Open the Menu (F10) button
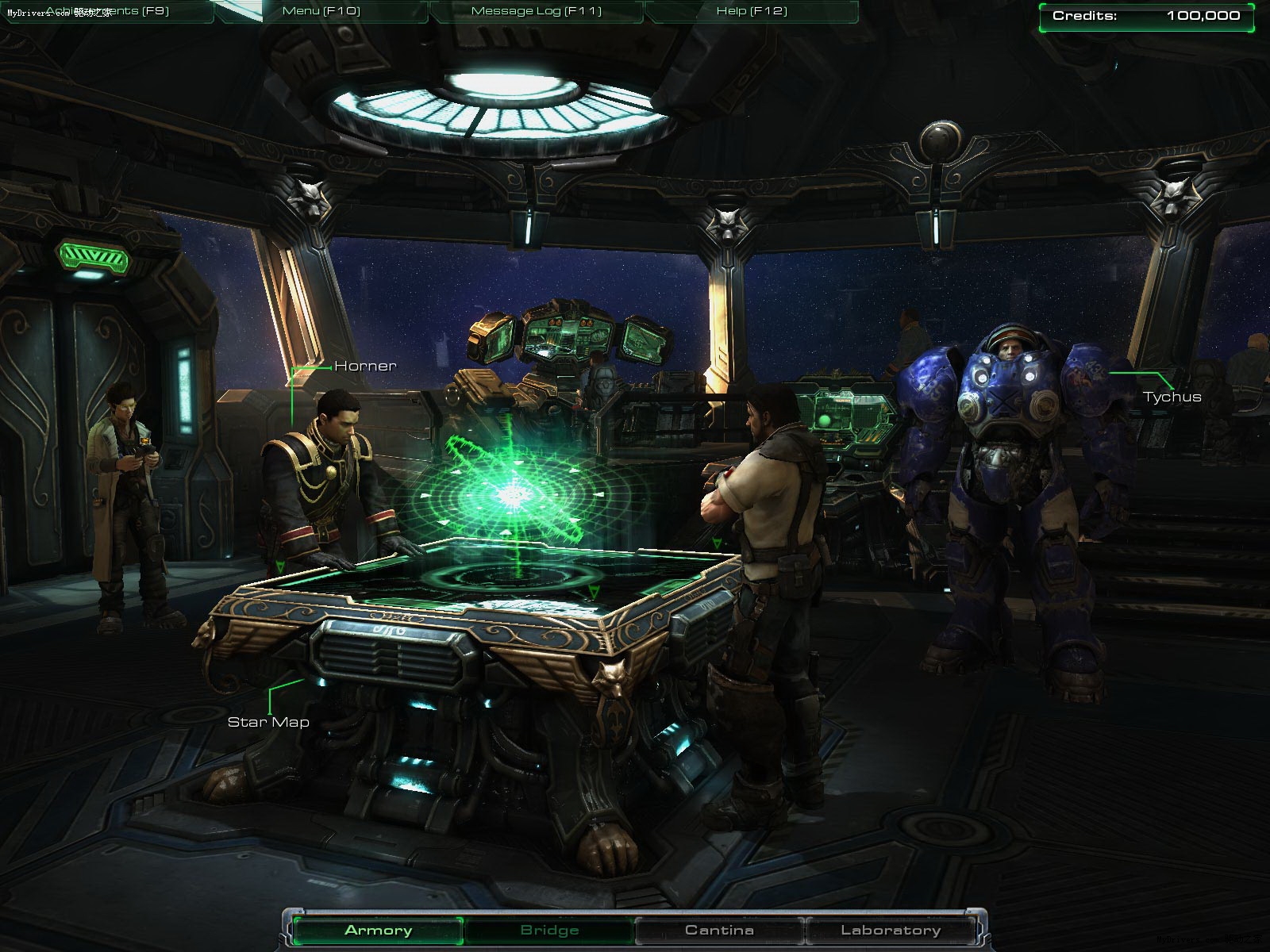This screenshot has height=952, width=1270. (321, 11)
